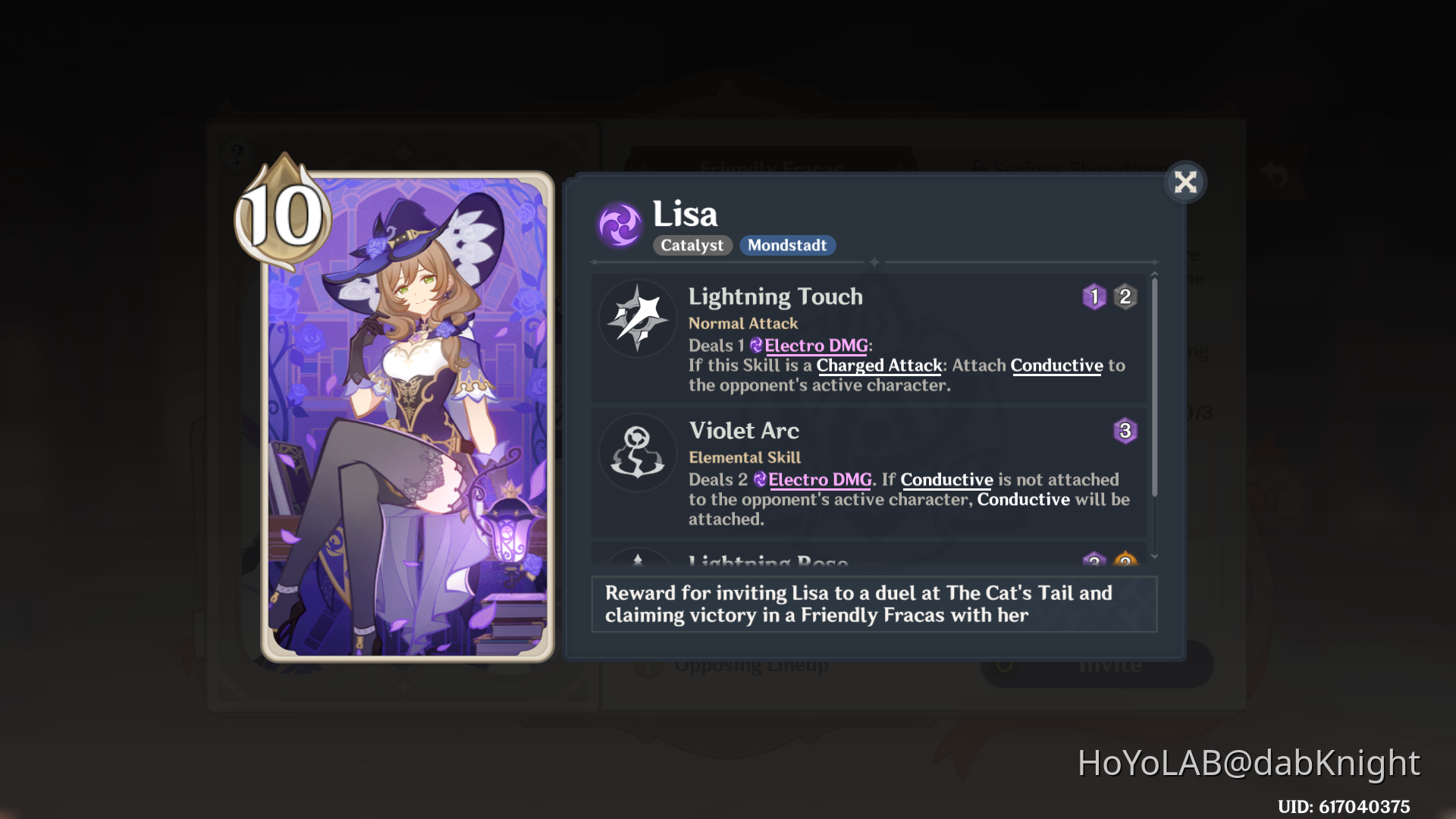Open the Conductive status link
The height and width of the screenshot is (819, 1456).
(1056, 366)
